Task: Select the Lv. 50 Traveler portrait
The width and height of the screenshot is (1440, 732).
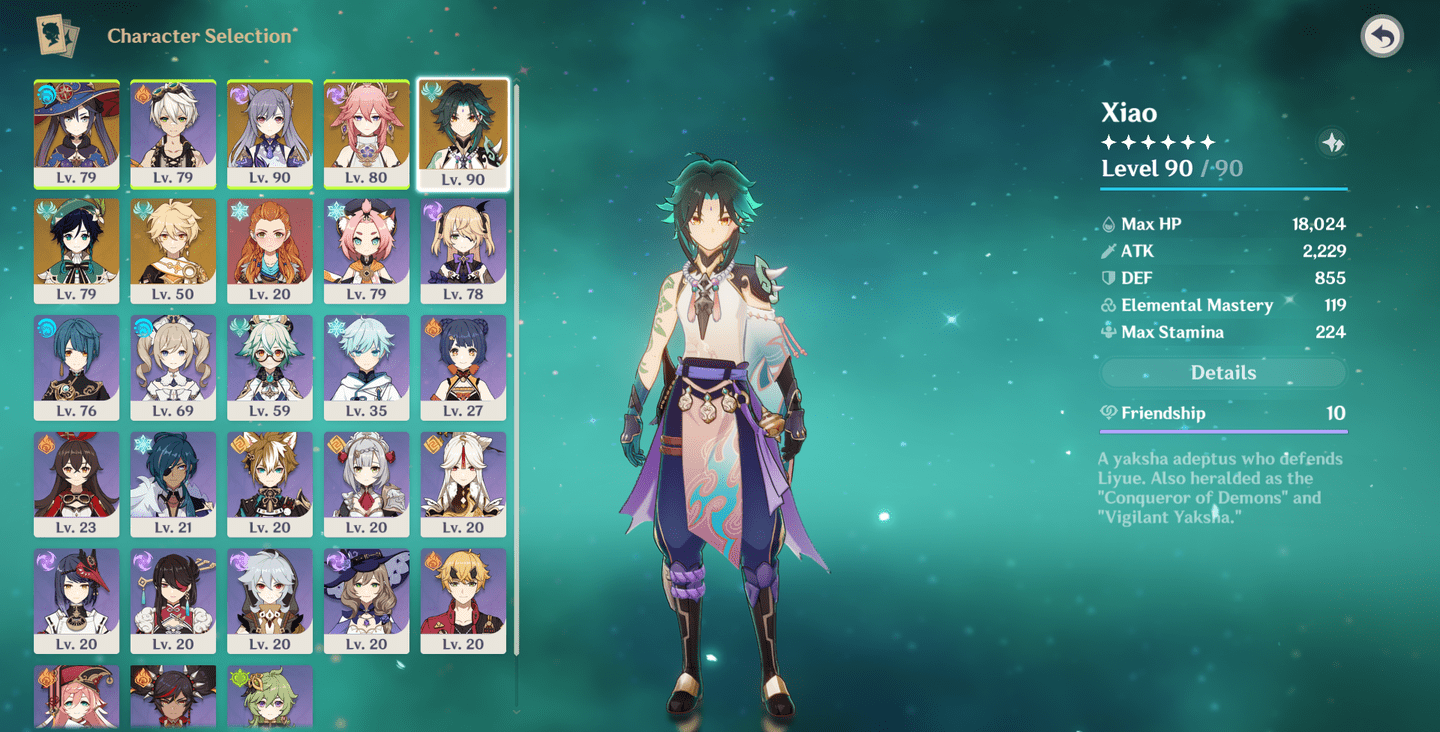Action: [x=172, y=251]
